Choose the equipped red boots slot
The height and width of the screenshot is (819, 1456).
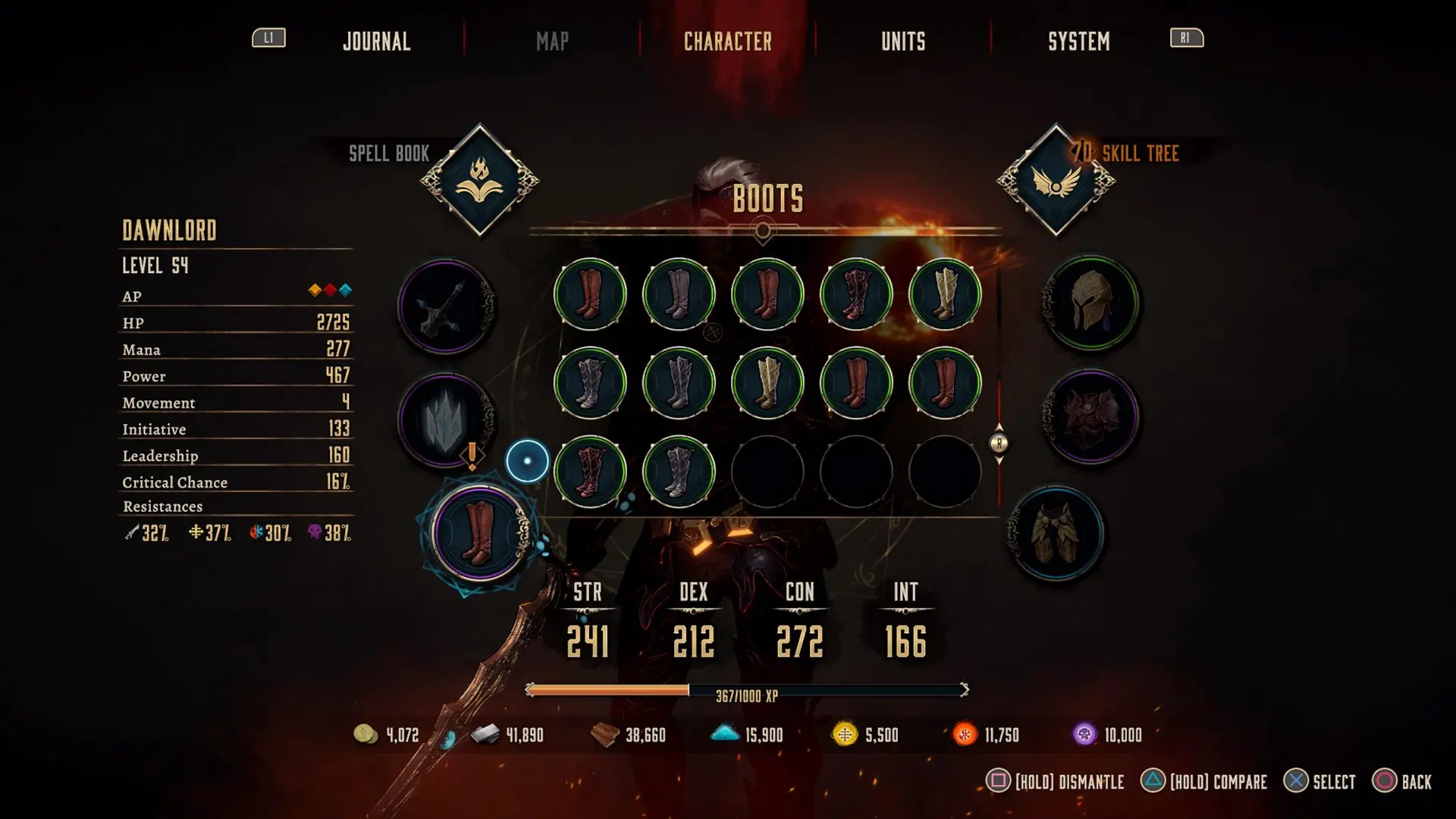click(479, 533)
